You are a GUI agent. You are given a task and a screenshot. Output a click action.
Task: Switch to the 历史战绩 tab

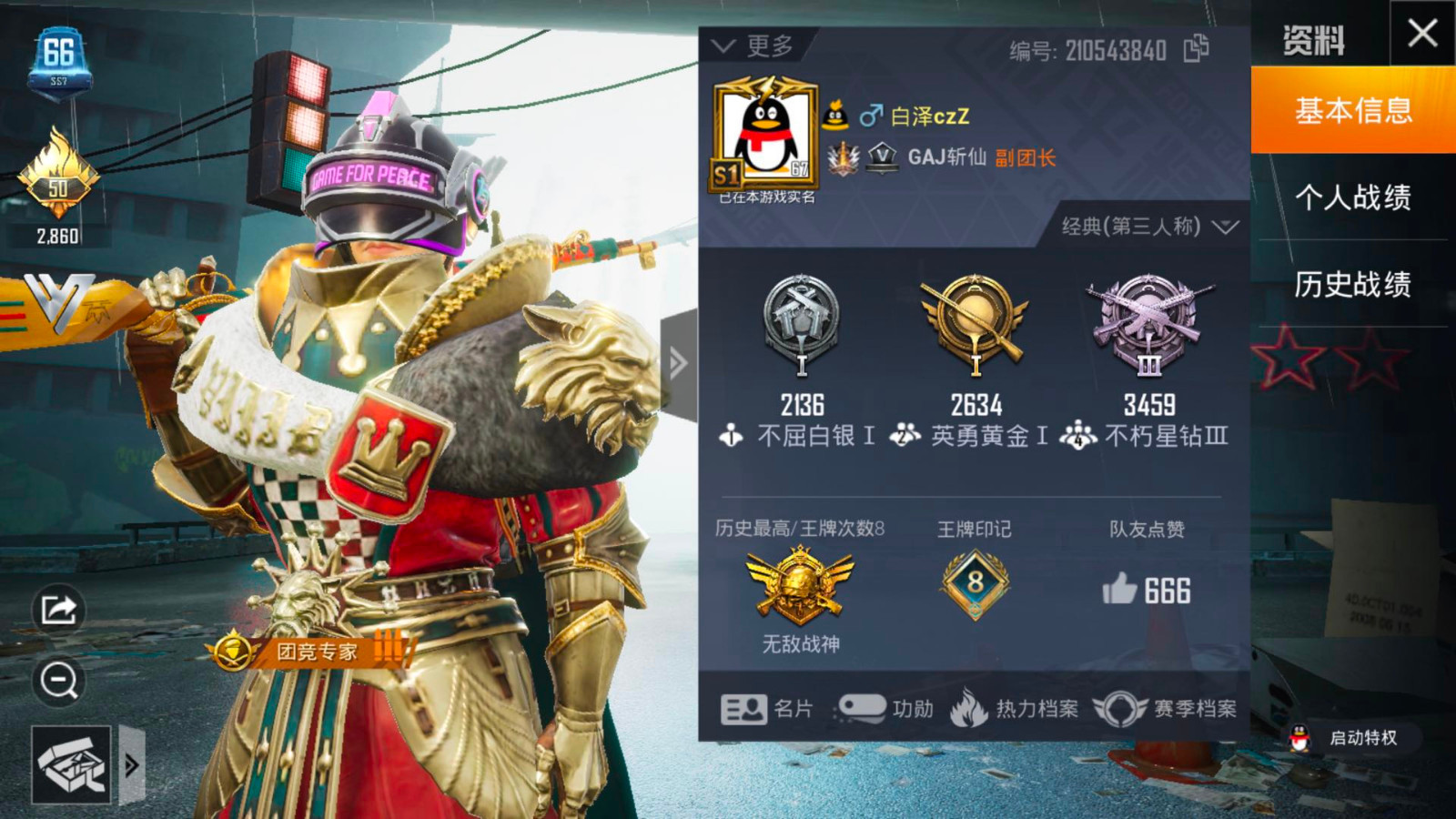pyautogui.click(x=1353, y=282)
